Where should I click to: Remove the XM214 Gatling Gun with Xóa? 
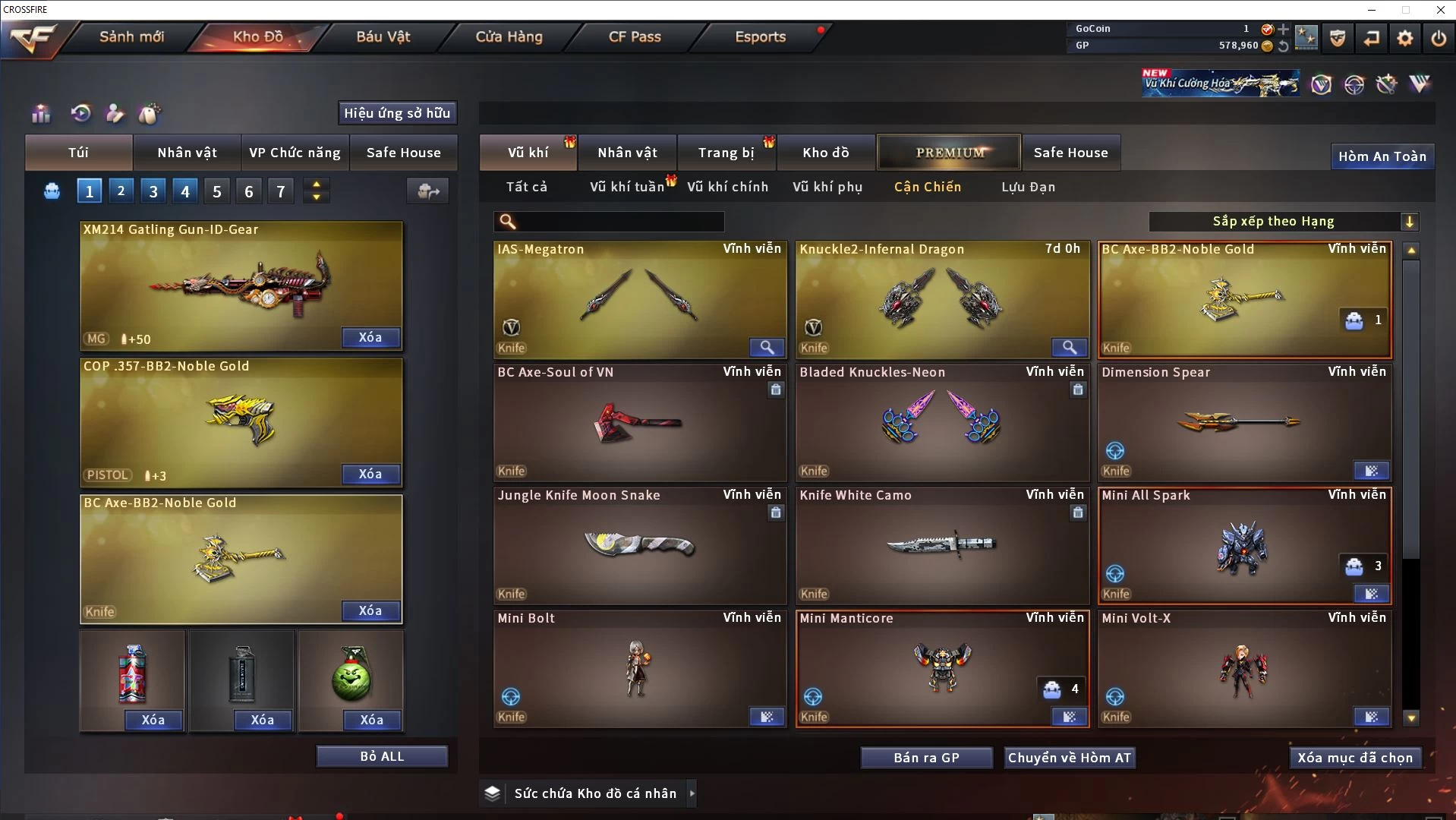coord(370,337)
